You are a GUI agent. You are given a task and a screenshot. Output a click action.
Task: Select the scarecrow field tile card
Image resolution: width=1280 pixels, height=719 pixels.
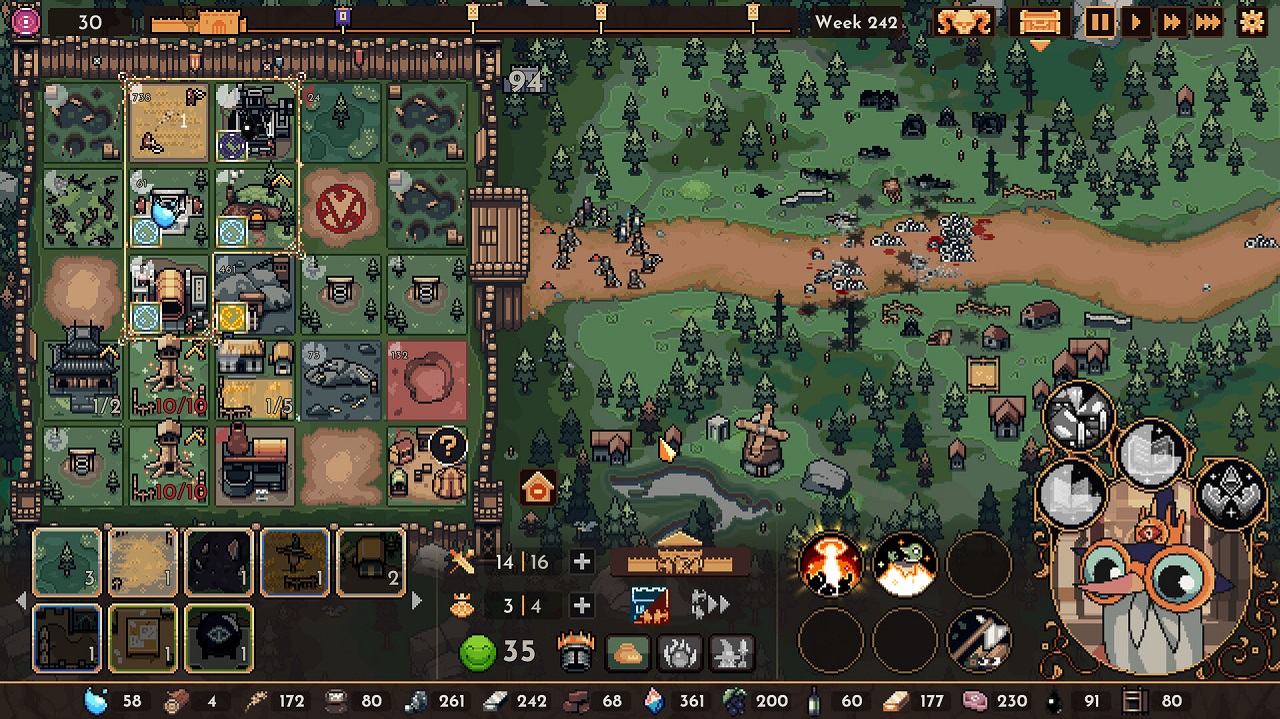tap(295, 562)
